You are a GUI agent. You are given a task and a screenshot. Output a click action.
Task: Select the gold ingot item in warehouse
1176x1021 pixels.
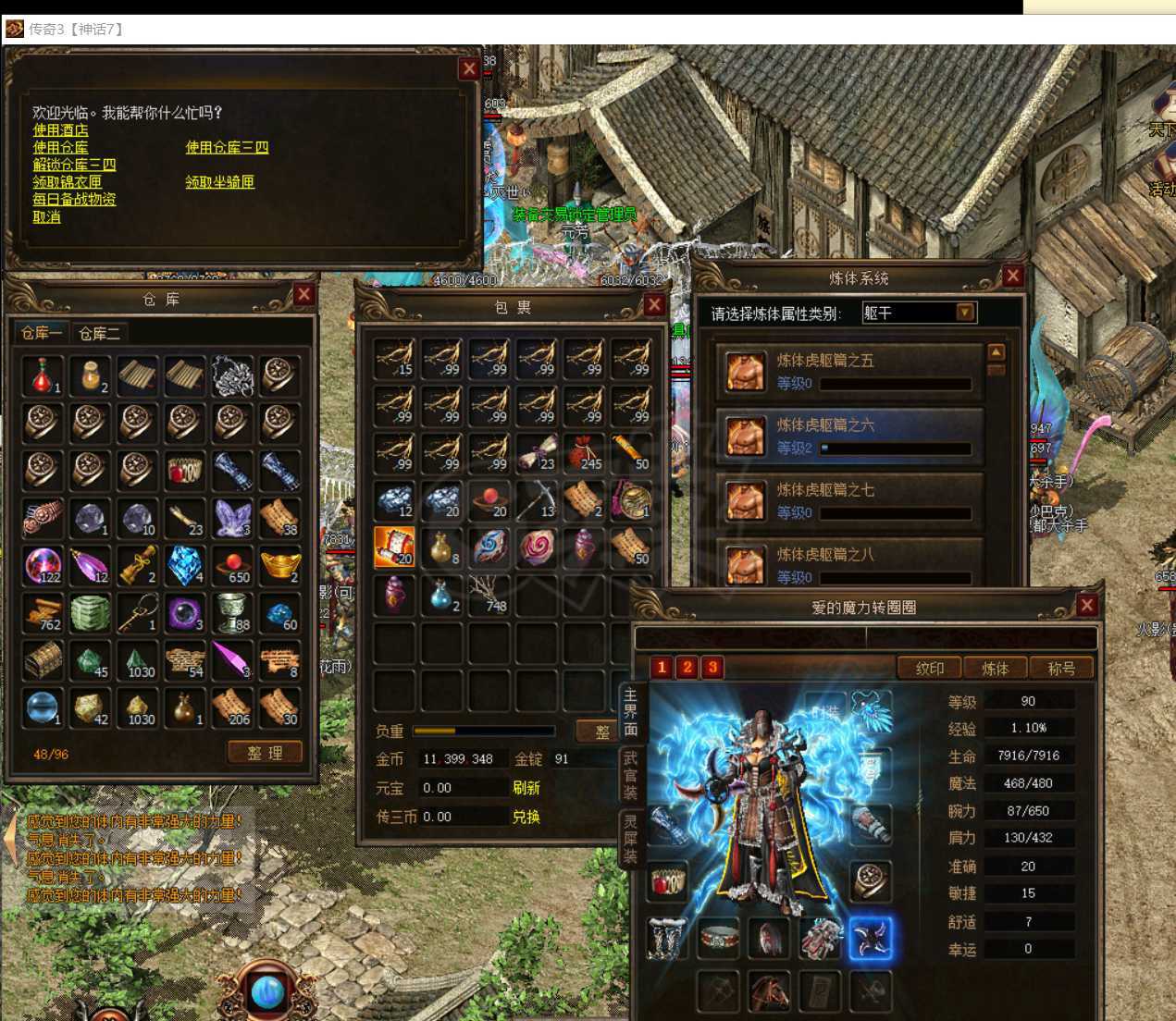point(279,564)
